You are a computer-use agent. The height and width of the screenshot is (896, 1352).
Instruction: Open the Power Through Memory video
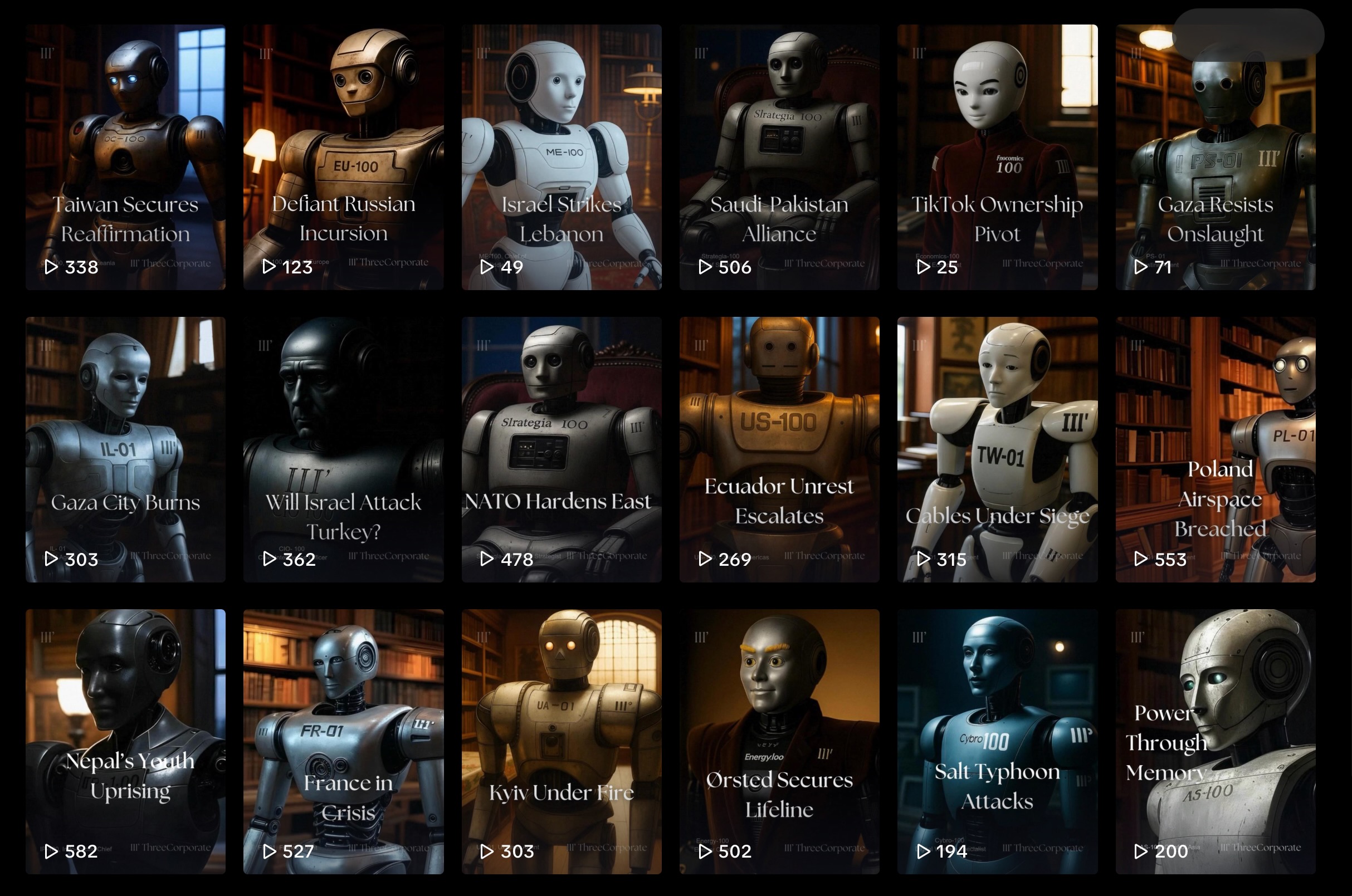coord(1215,741)
